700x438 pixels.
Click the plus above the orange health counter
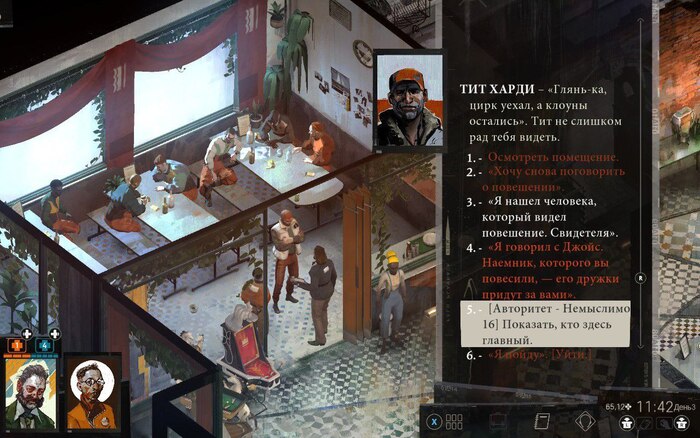(x=28, y=334)
